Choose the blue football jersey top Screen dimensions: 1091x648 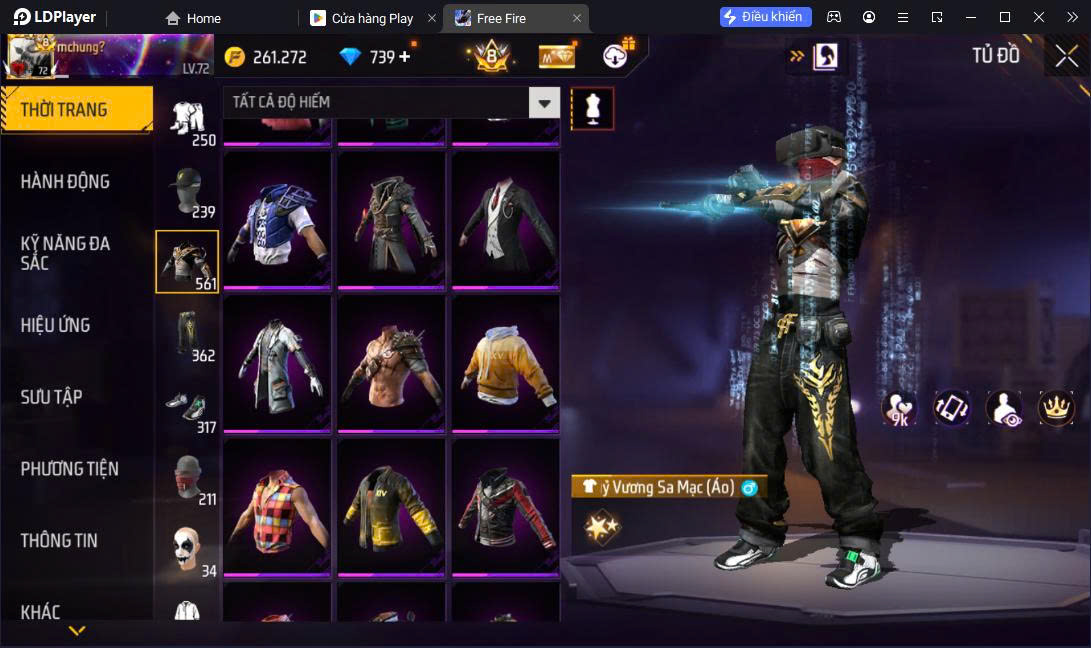[x=276, y=218]
